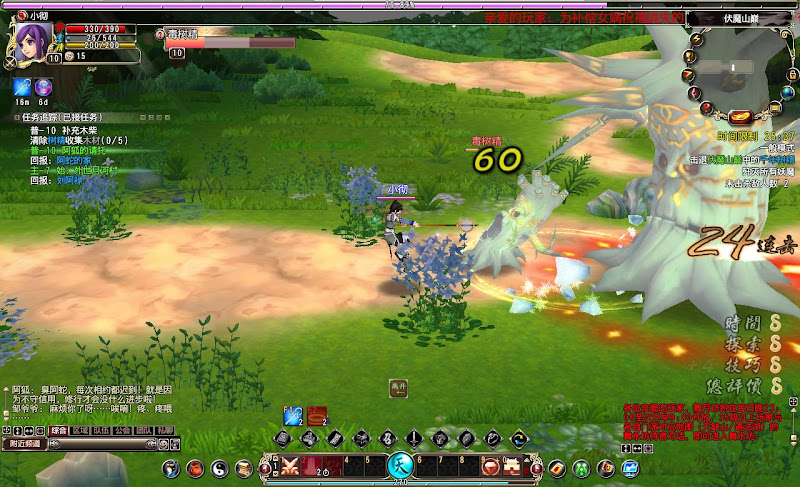Open the 队伍 chat tab
The width and height of the screenshot is (800, 487).
click(102, 431)
